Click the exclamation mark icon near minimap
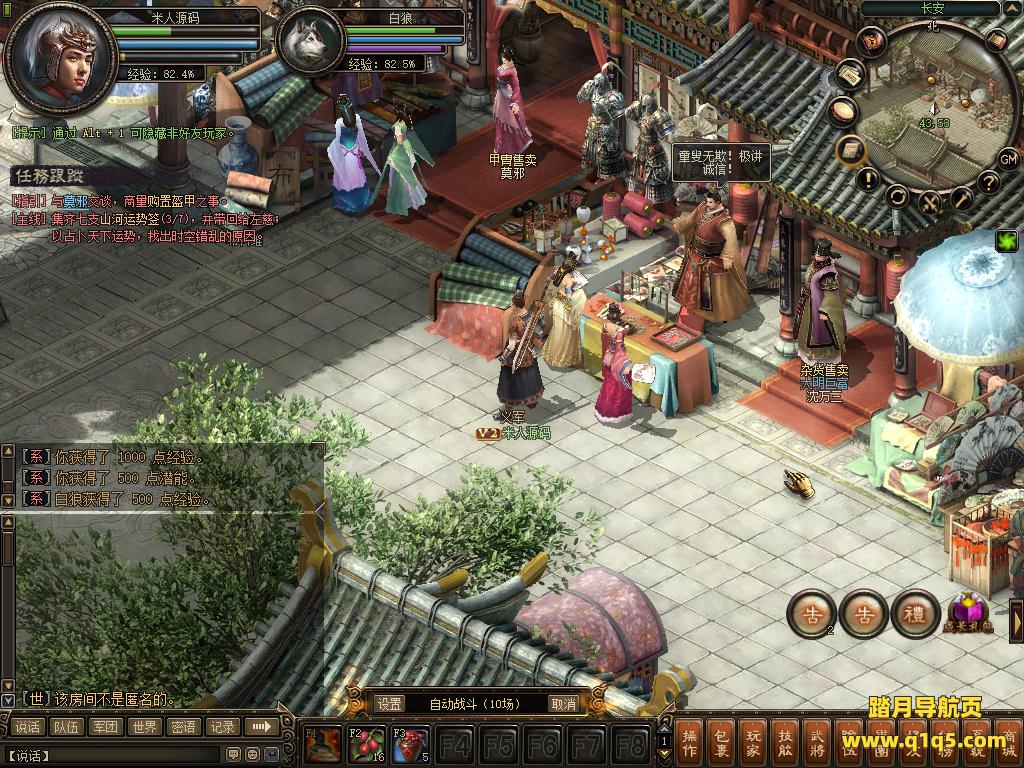 pos(868,180)
